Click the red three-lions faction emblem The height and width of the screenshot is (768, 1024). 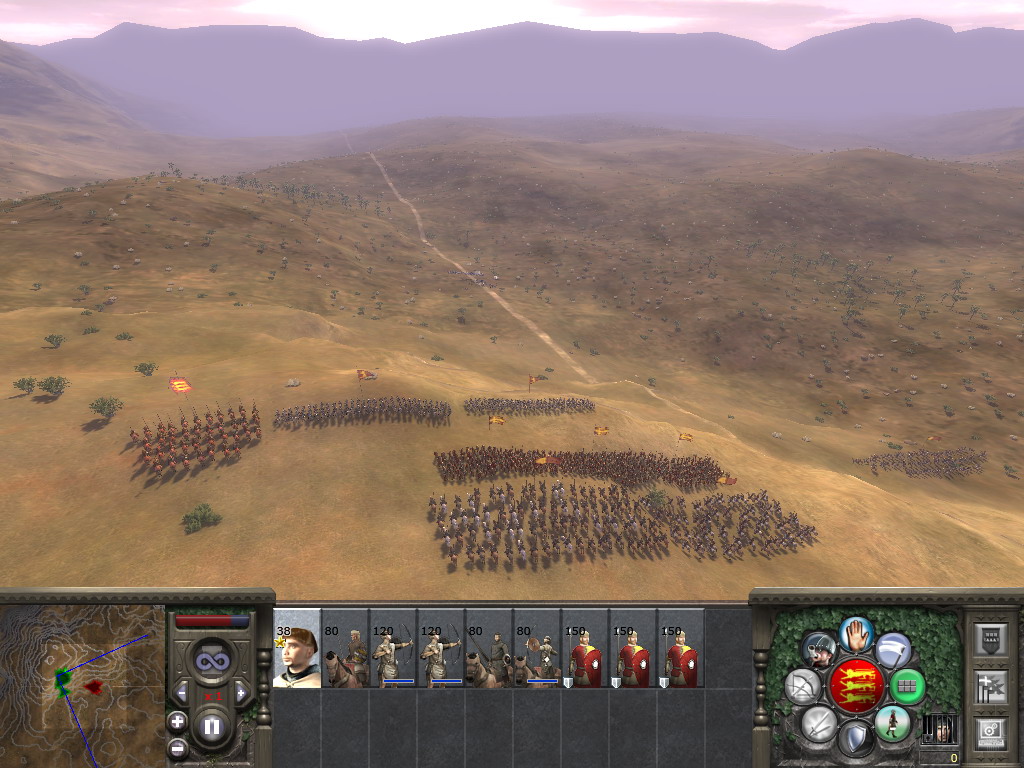click(856, 686)
